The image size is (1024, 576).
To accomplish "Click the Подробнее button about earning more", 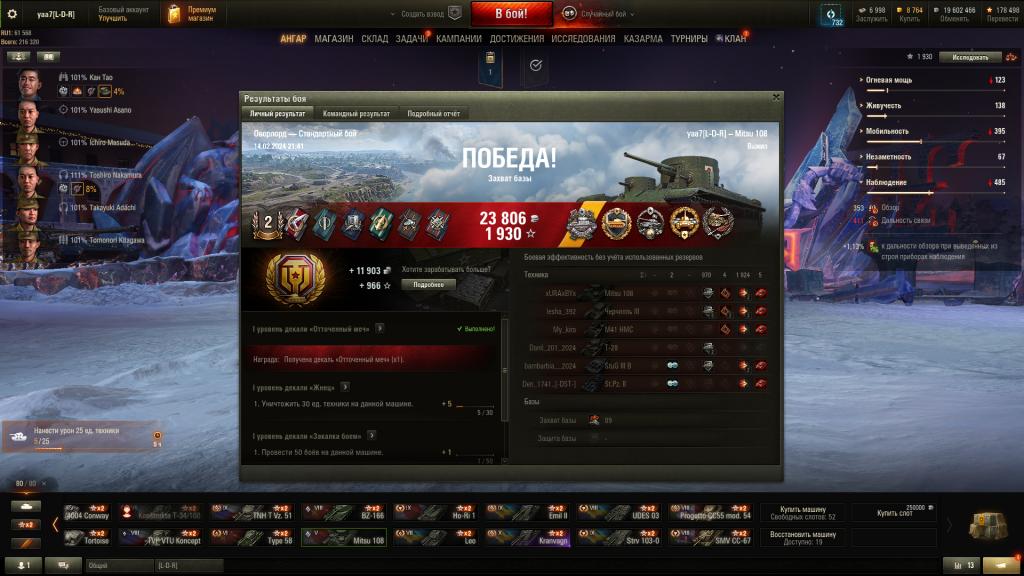I will click(x=429, y=284).
